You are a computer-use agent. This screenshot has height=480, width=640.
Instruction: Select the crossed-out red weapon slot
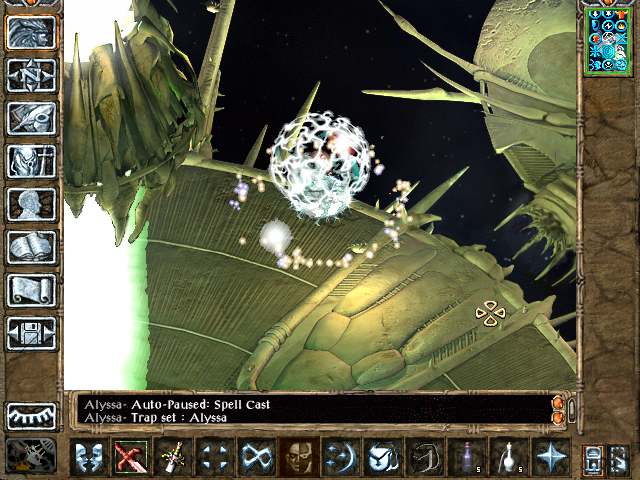pos(131,457)
